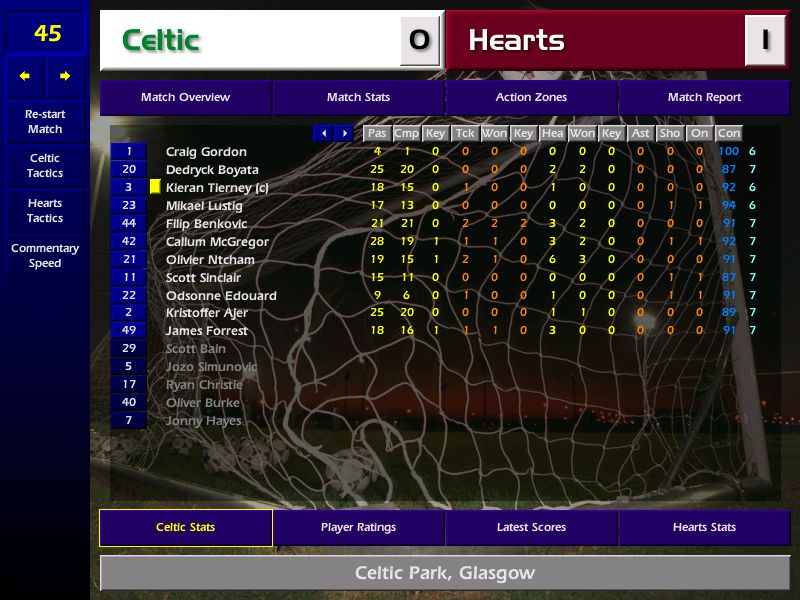Screen dimensions: 800x600
Task: Switch to Hearts Stats
Action: 704,527
